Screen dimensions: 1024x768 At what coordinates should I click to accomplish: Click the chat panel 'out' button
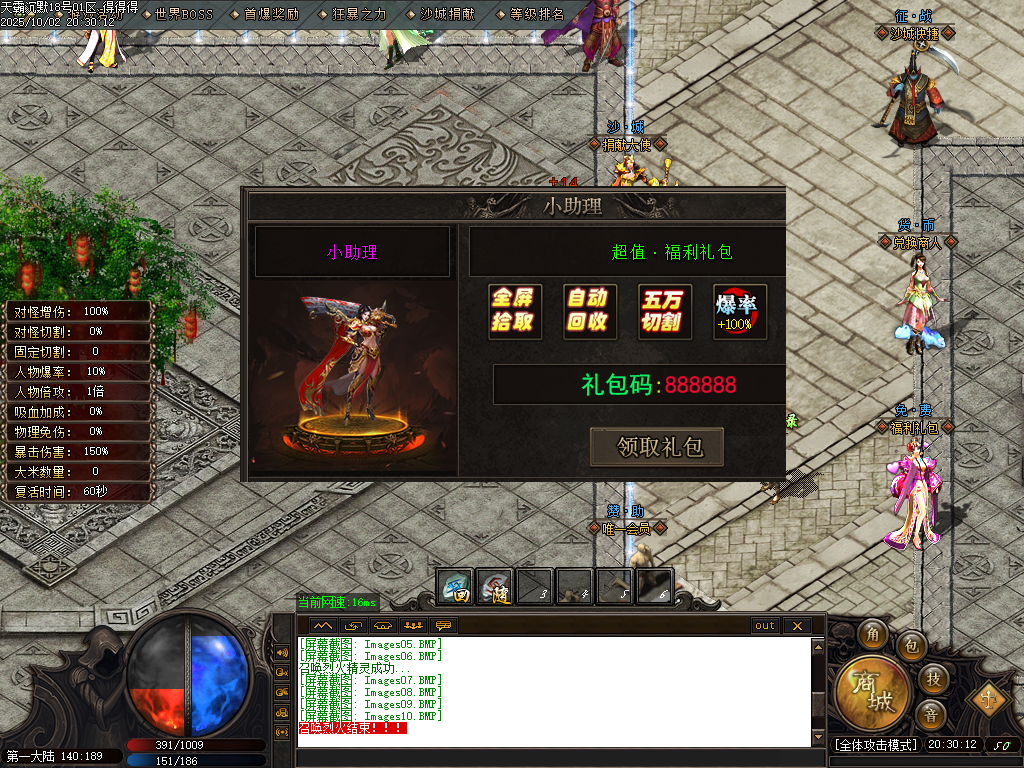click(764, 626)
